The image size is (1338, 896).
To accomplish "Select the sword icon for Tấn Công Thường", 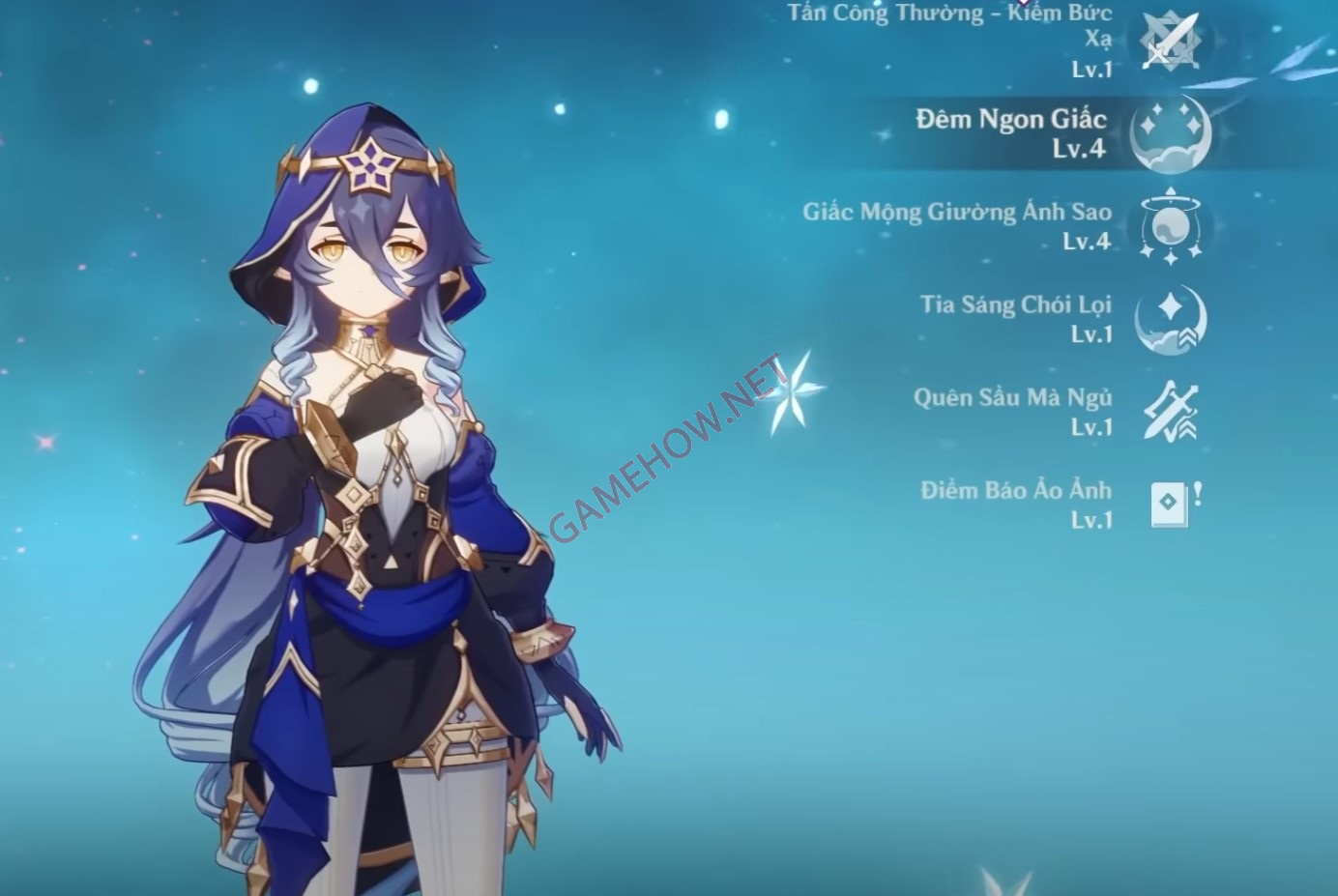I will (1170, 42).
